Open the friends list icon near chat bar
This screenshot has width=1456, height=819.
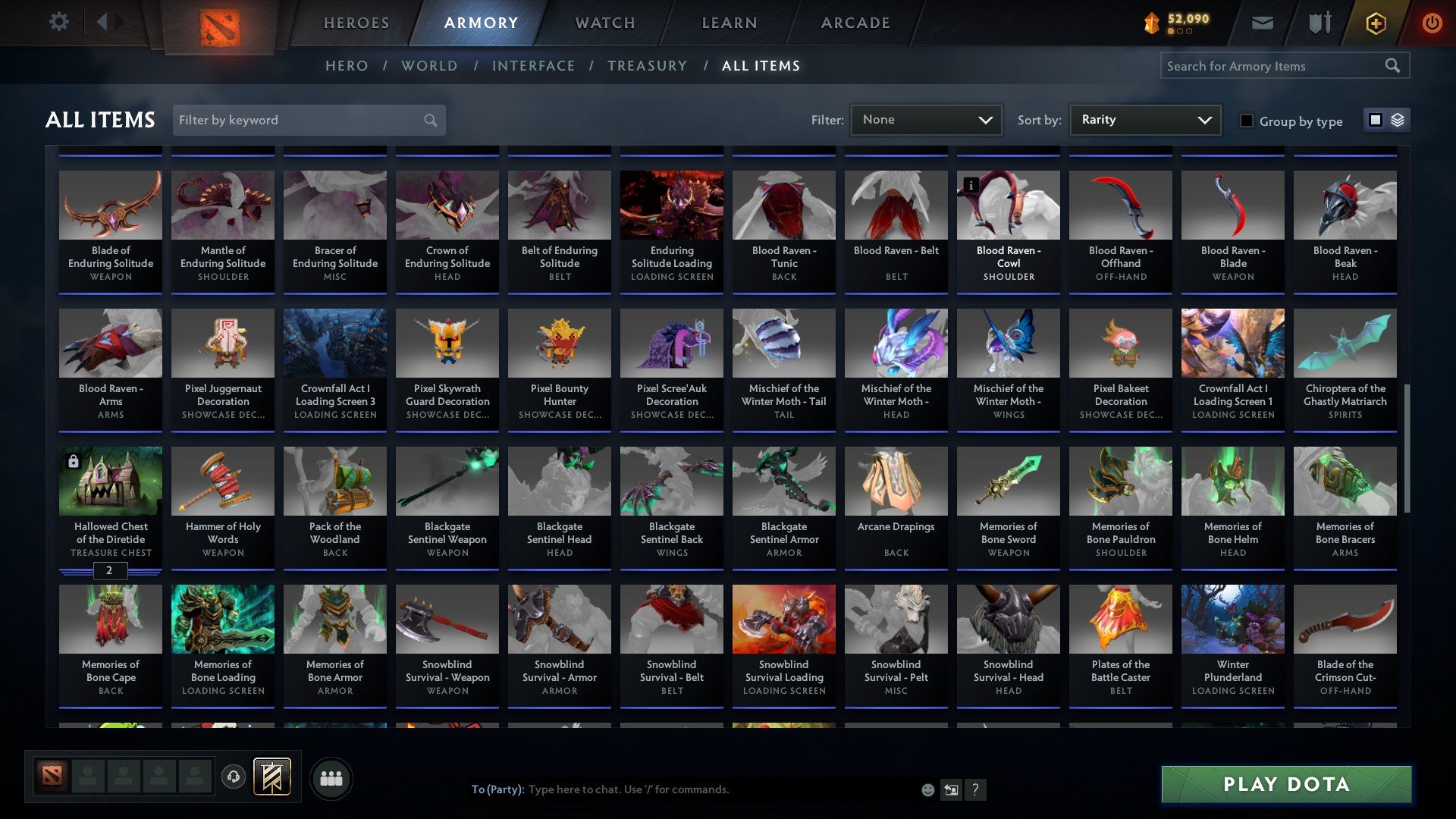coord(331,777)
